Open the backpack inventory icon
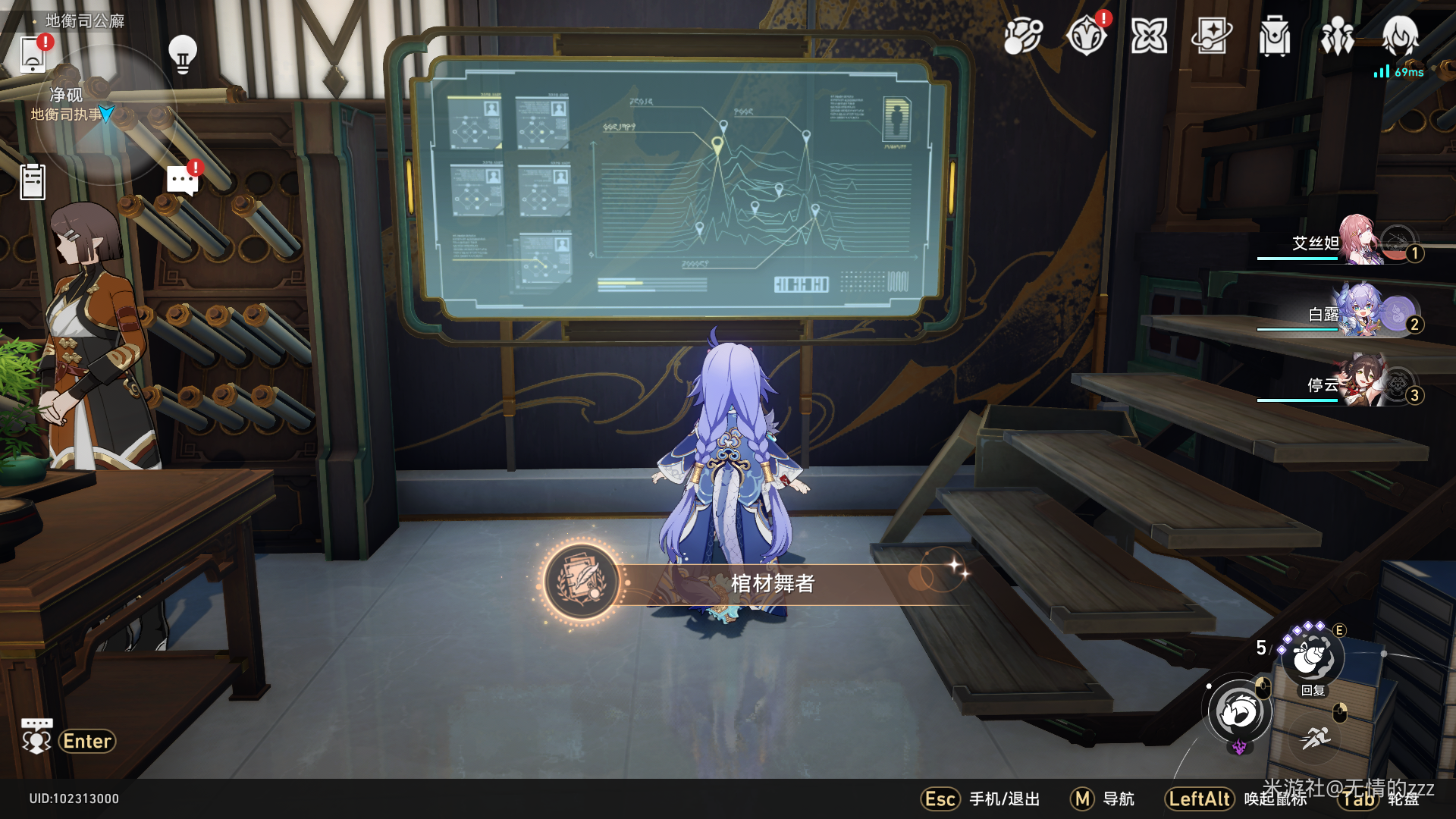The image size is (1456, 819). (1274, 36)
